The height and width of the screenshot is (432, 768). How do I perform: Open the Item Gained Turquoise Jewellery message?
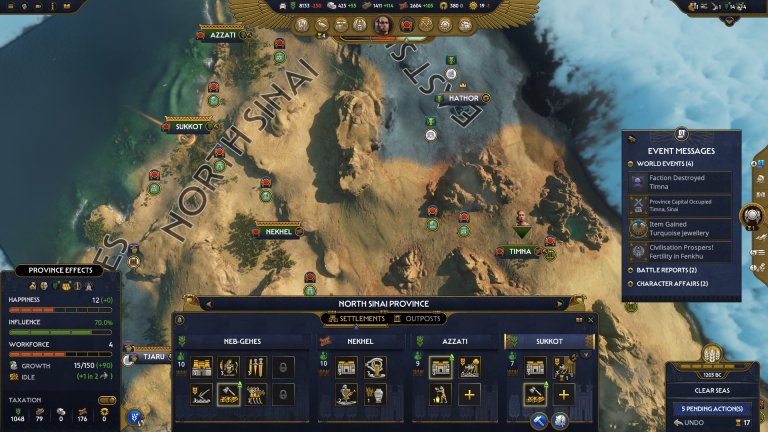680,228
